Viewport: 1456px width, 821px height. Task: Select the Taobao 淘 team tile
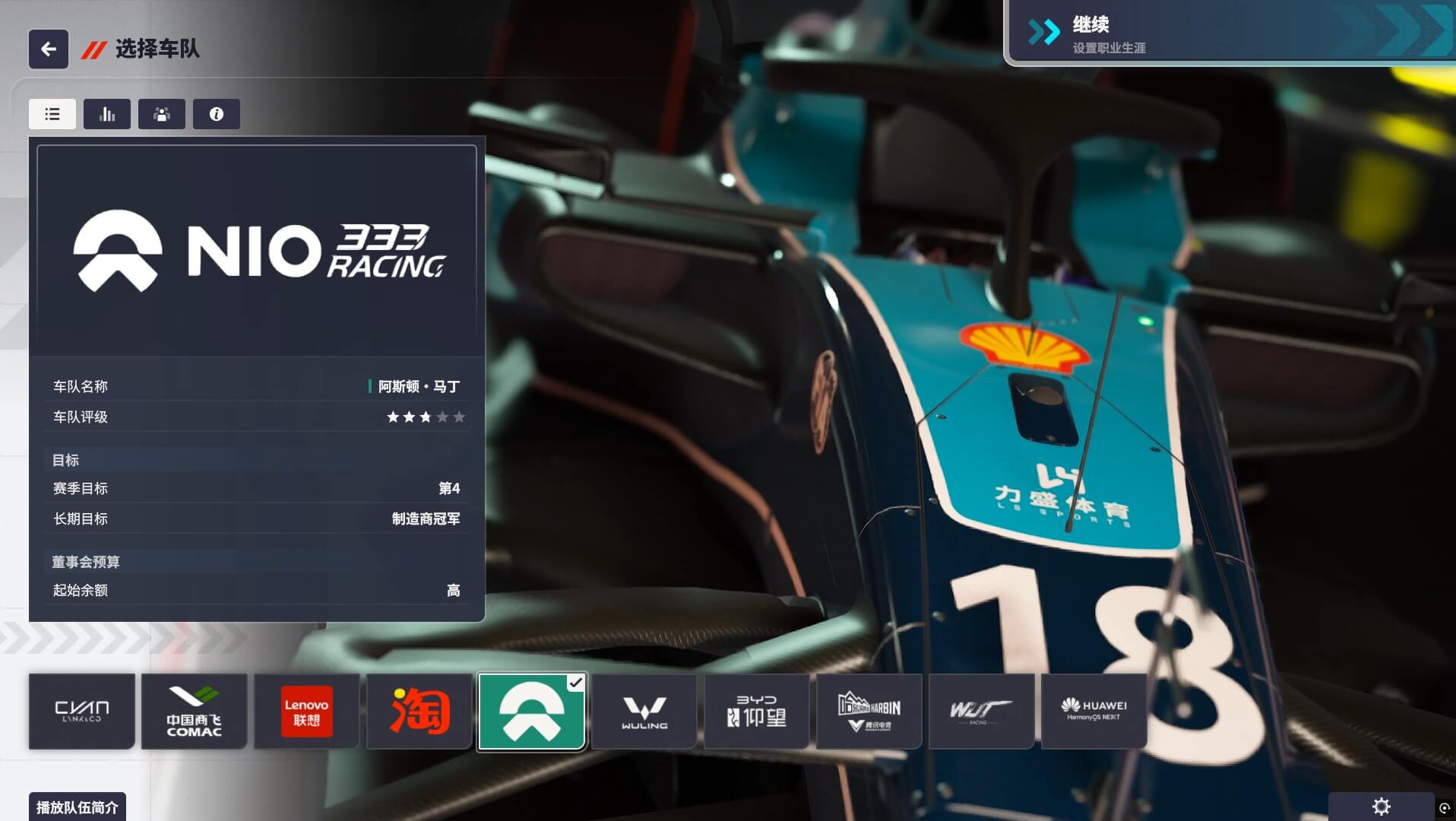point(419,712)
